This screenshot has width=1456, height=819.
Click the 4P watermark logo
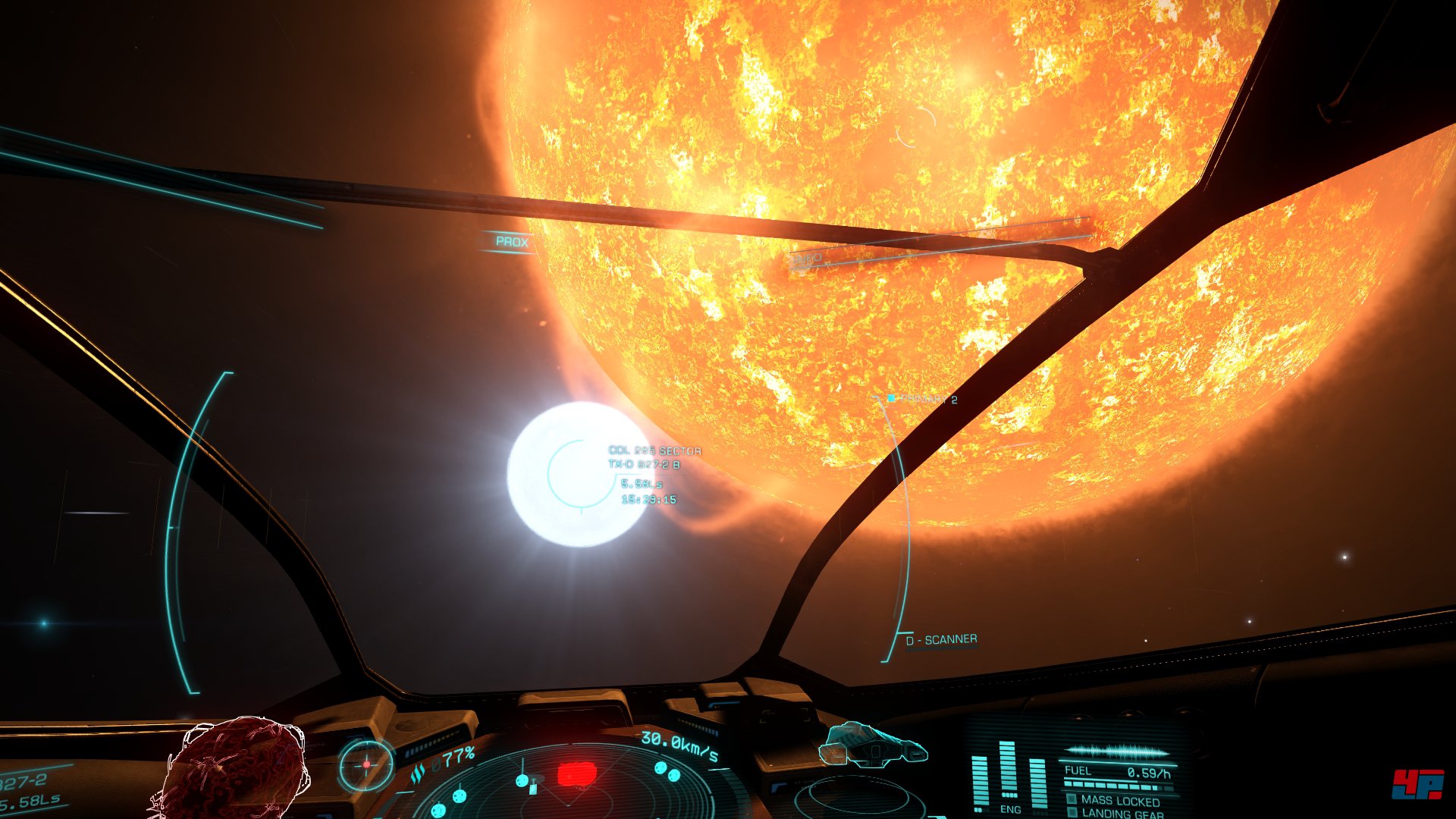1417,783
